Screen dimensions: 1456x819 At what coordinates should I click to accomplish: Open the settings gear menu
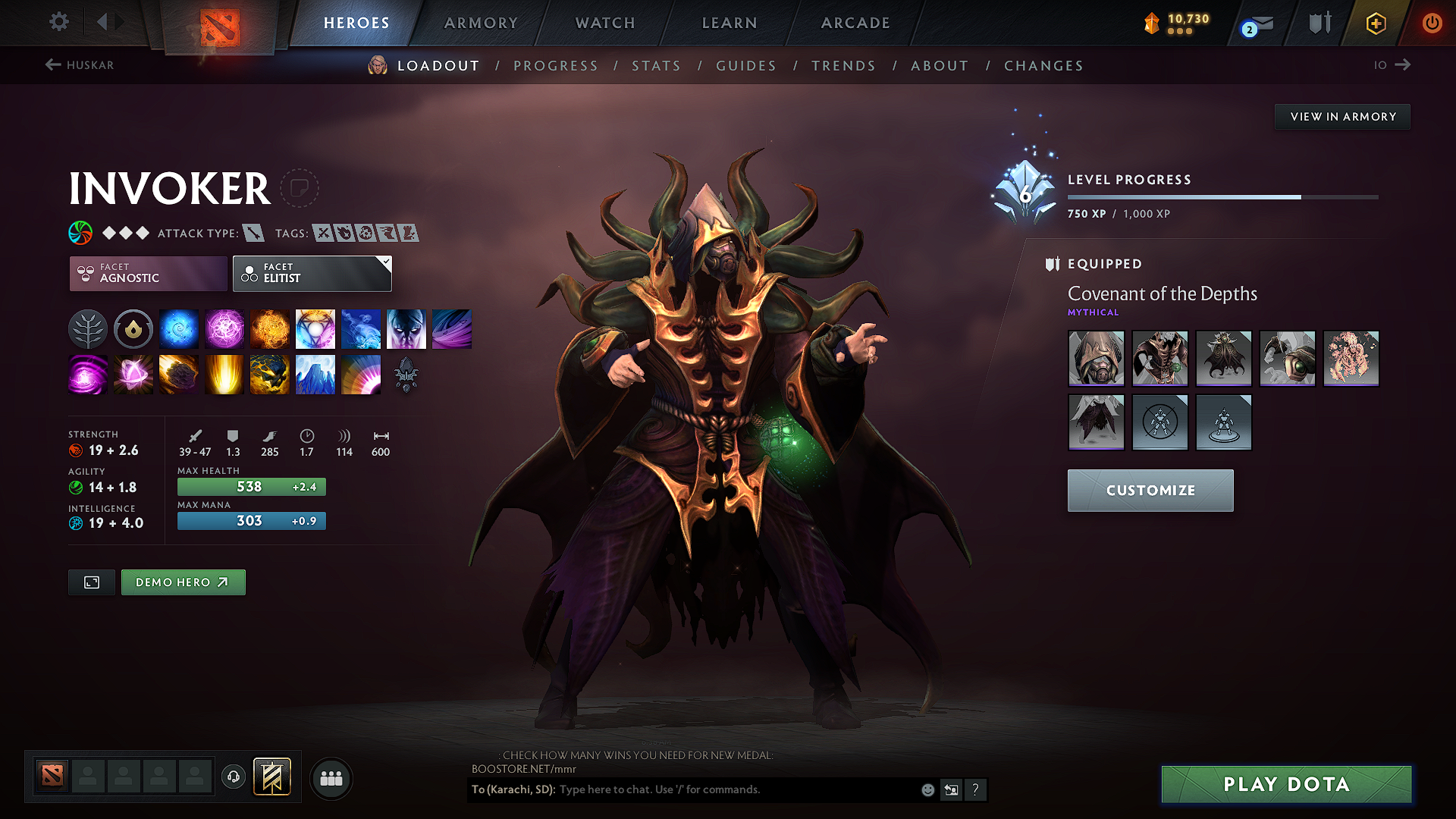pos(59,22)
